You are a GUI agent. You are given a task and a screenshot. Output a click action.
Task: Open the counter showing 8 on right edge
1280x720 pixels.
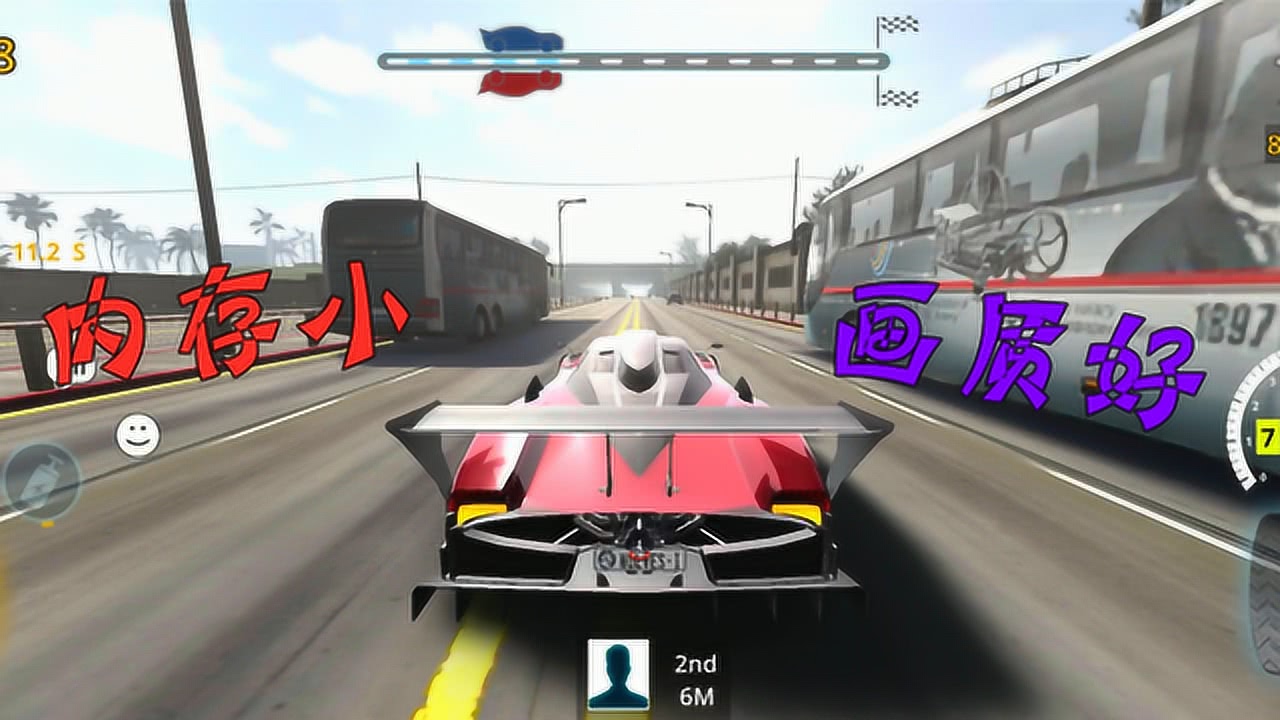click(x=1271, y=143)
